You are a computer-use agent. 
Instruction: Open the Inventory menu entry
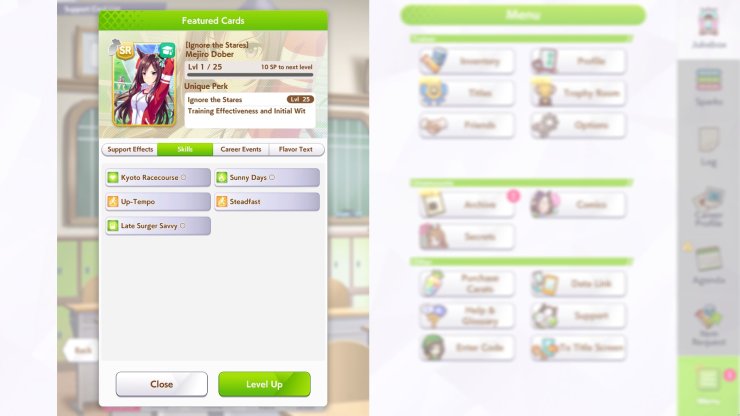point(467,62)
